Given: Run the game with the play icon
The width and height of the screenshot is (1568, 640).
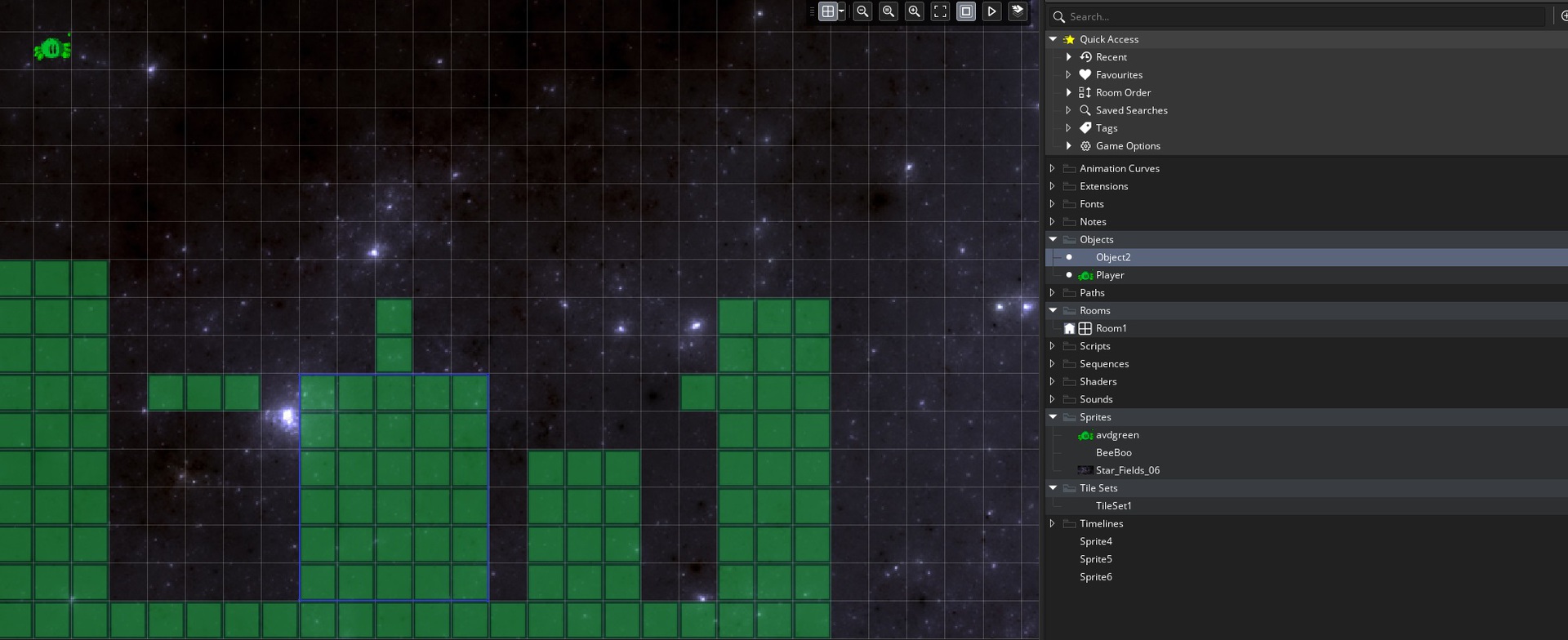Looking at the screenshot, I should pyautogui.click(x=992, y=11).
